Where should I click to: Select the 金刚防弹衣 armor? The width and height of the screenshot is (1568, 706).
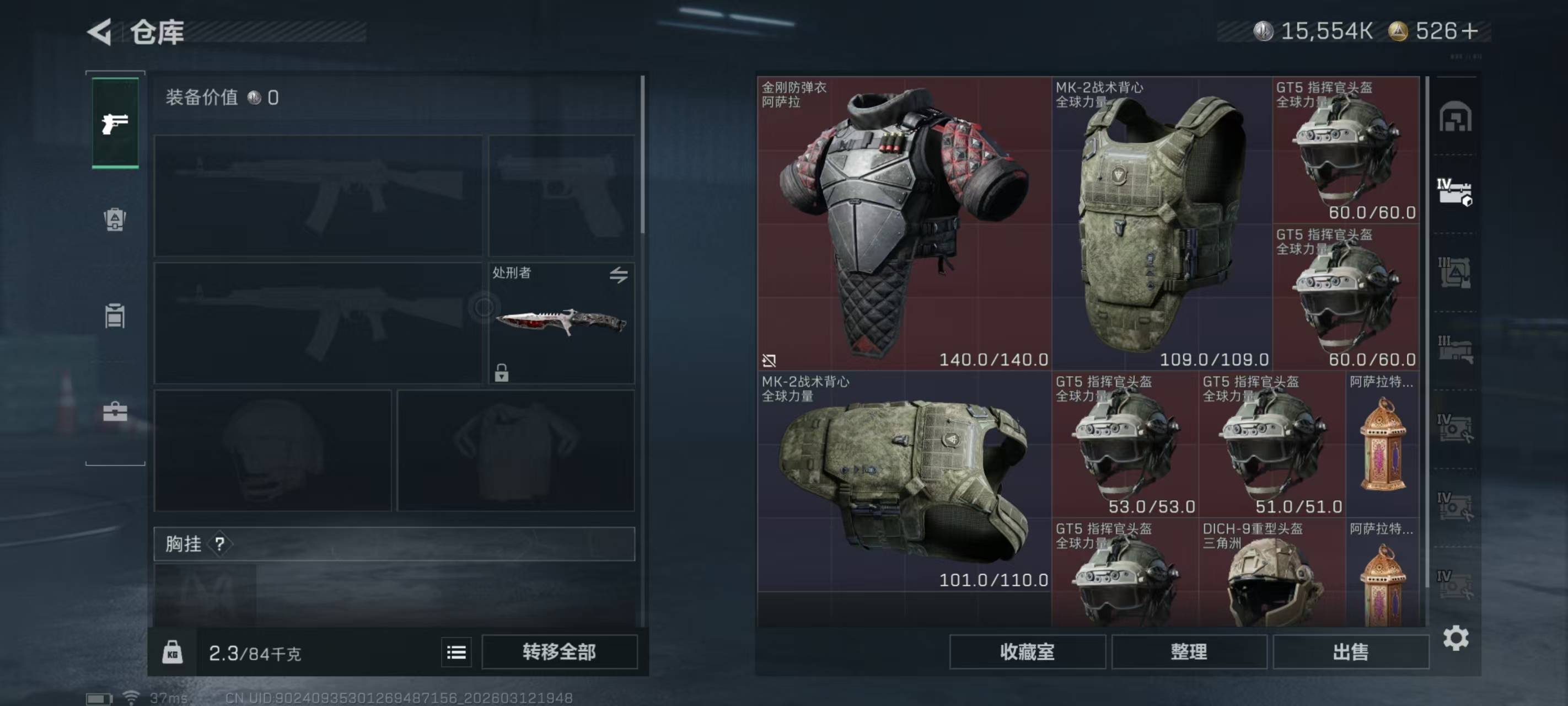pos(903,223)
